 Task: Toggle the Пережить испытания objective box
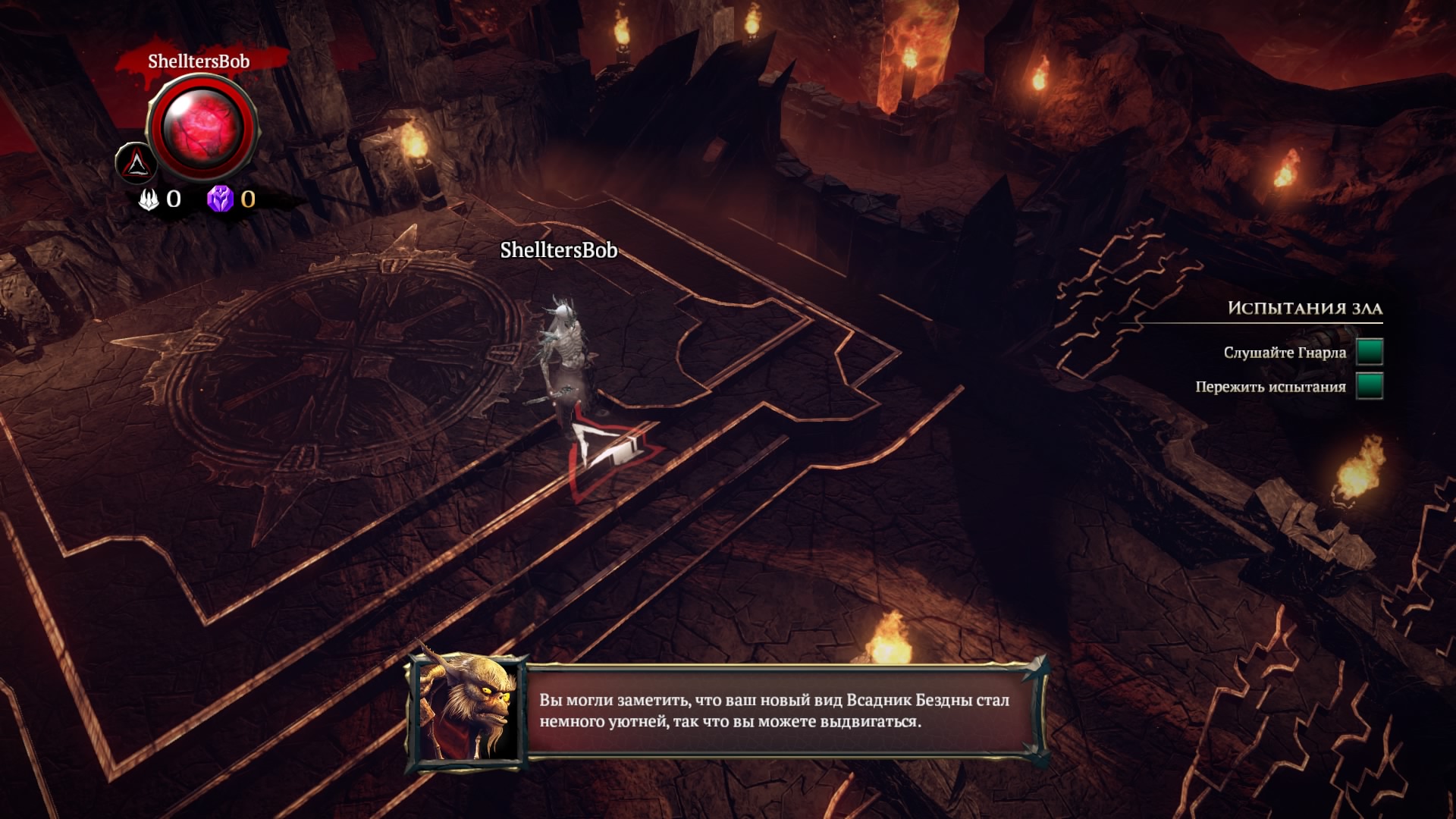pyautogui.click(x=1369, y=386)
